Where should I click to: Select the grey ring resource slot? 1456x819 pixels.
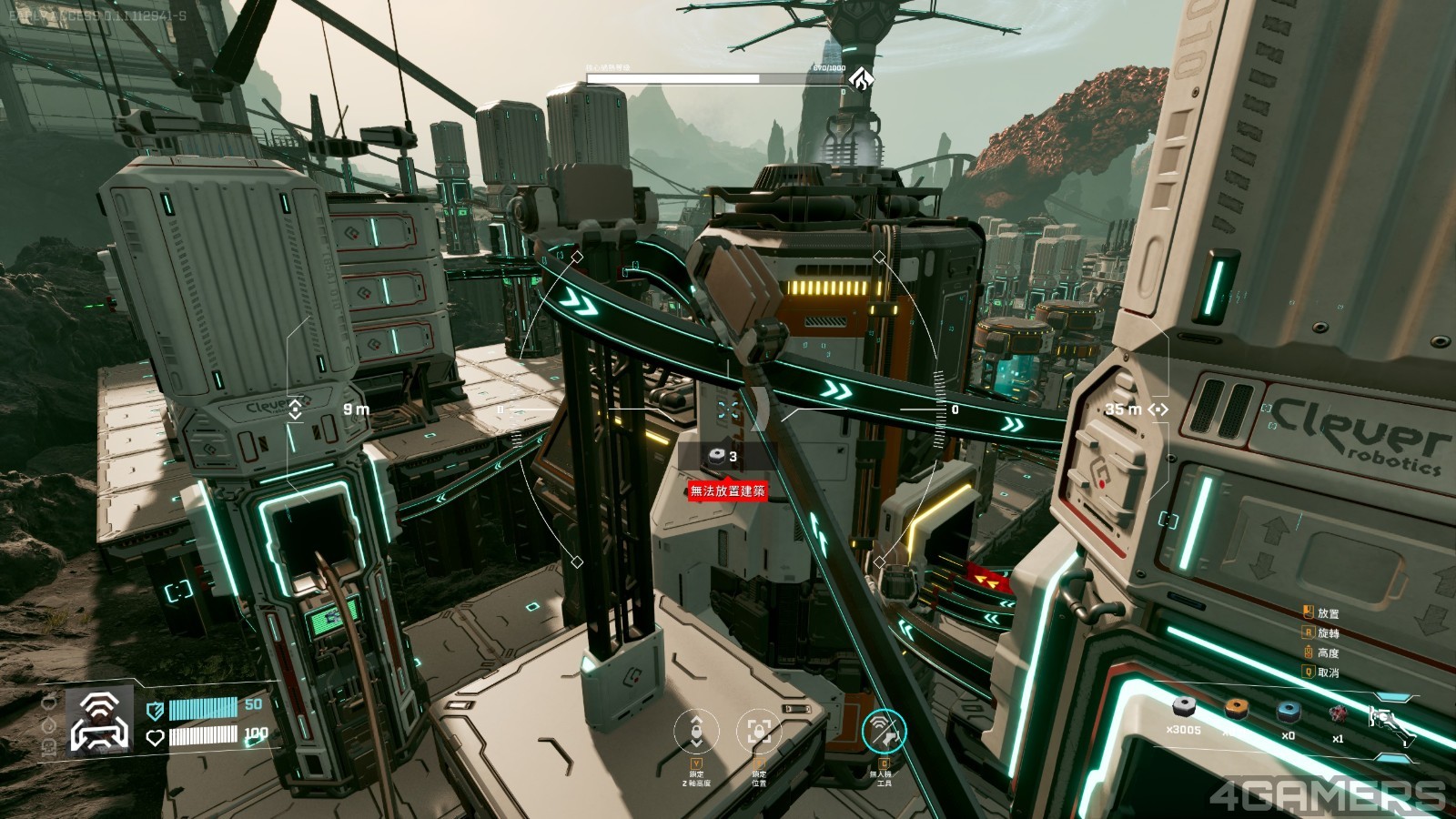(x=1183, y=708)
